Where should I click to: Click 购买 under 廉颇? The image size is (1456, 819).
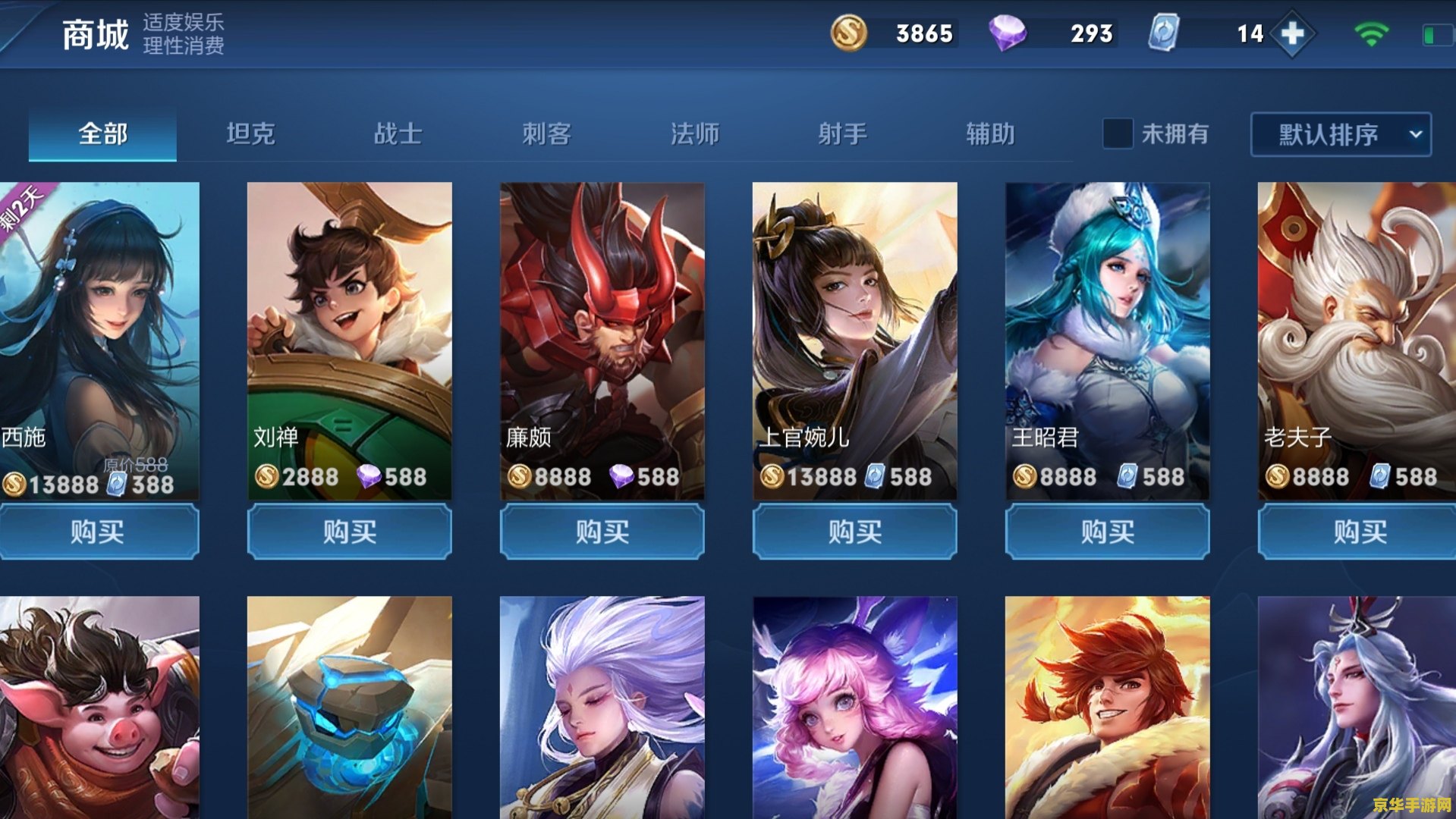click(602, 532)
